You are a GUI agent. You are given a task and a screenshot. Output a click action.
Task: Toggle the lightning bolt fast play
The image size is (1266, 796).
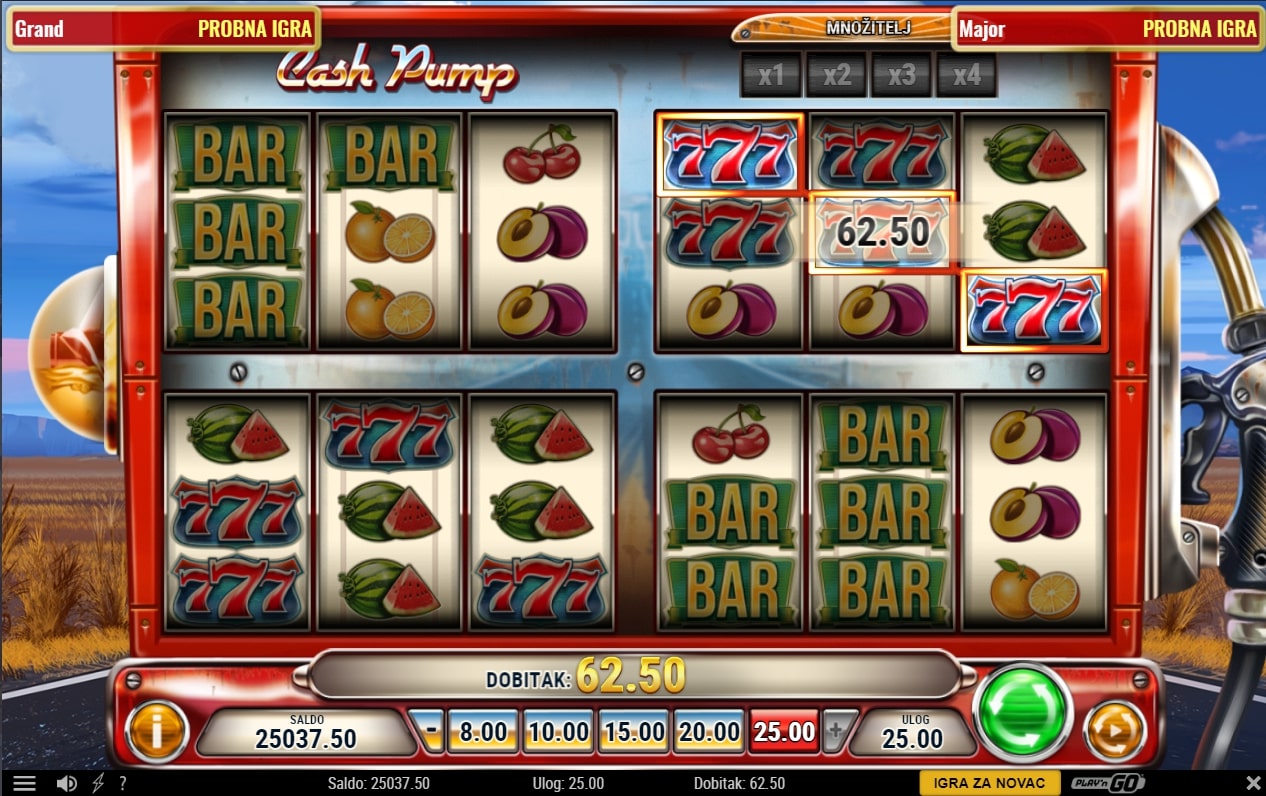coord(97,784)
